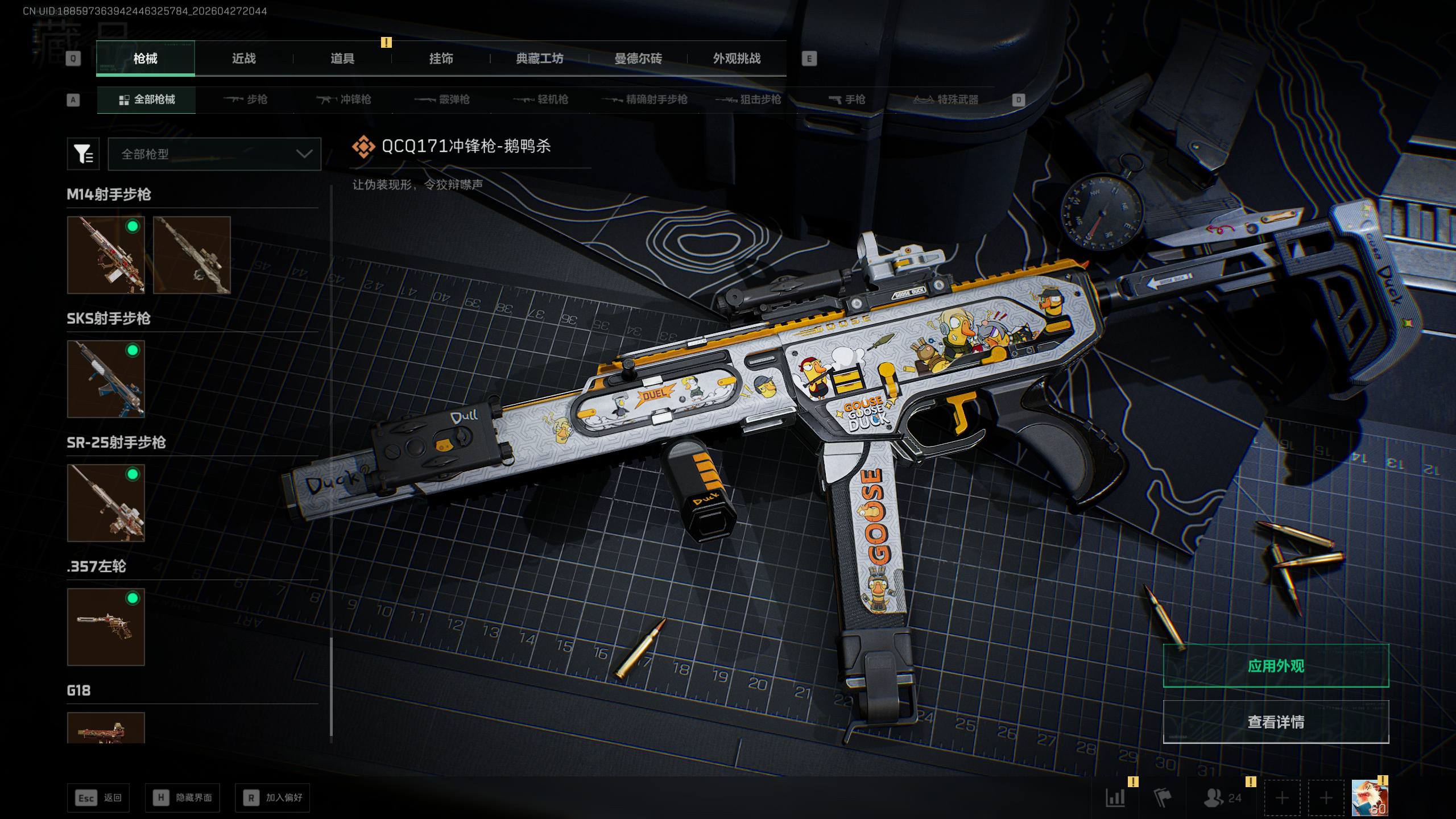Open the 典藏工坊 workshop tab

coord(539,59)
